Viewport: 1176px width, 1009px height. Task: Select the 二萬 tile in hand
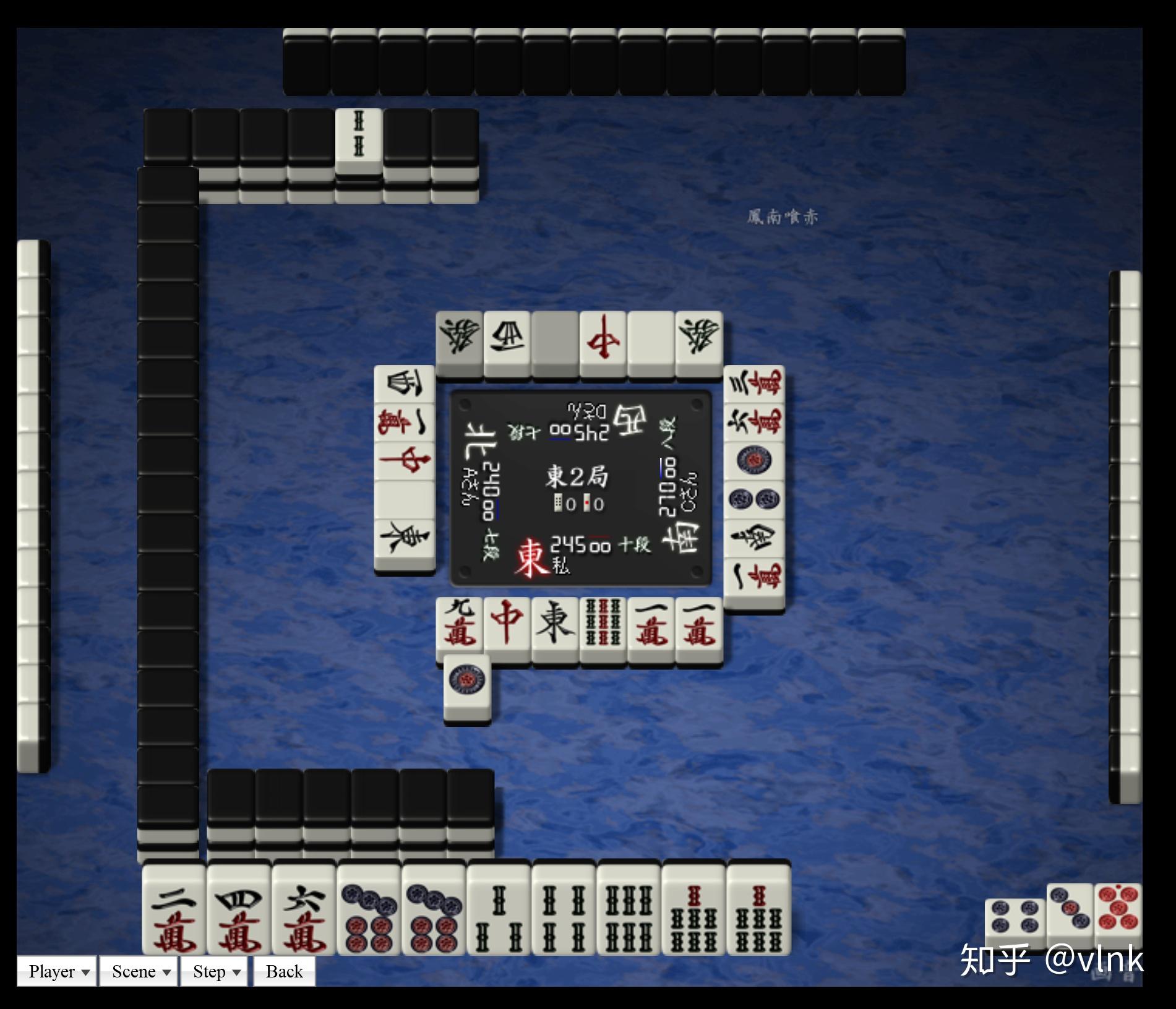tap(174, 909)
